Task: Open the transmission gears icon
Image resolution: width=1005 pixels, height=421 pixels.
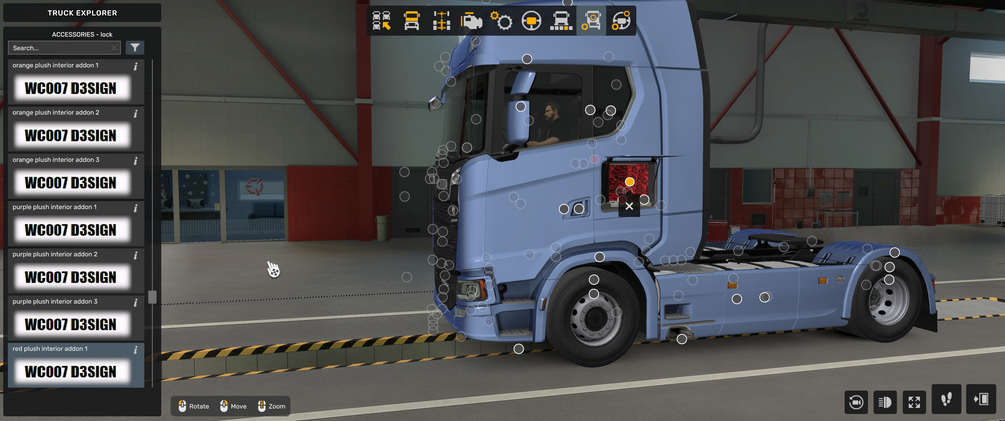Action: tap(501, 20)
